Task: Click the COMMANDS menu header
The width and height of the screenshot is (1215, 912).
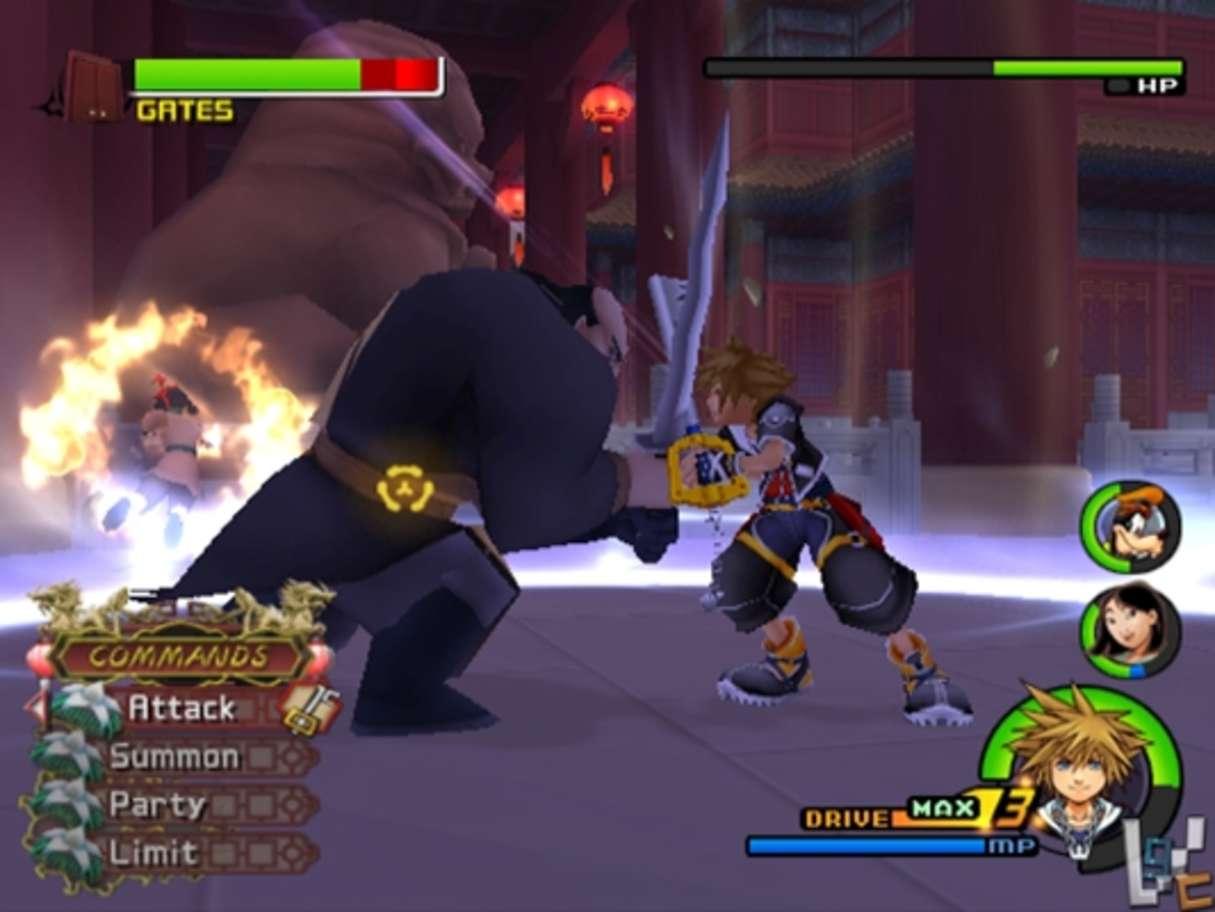Action: point(180,656)
